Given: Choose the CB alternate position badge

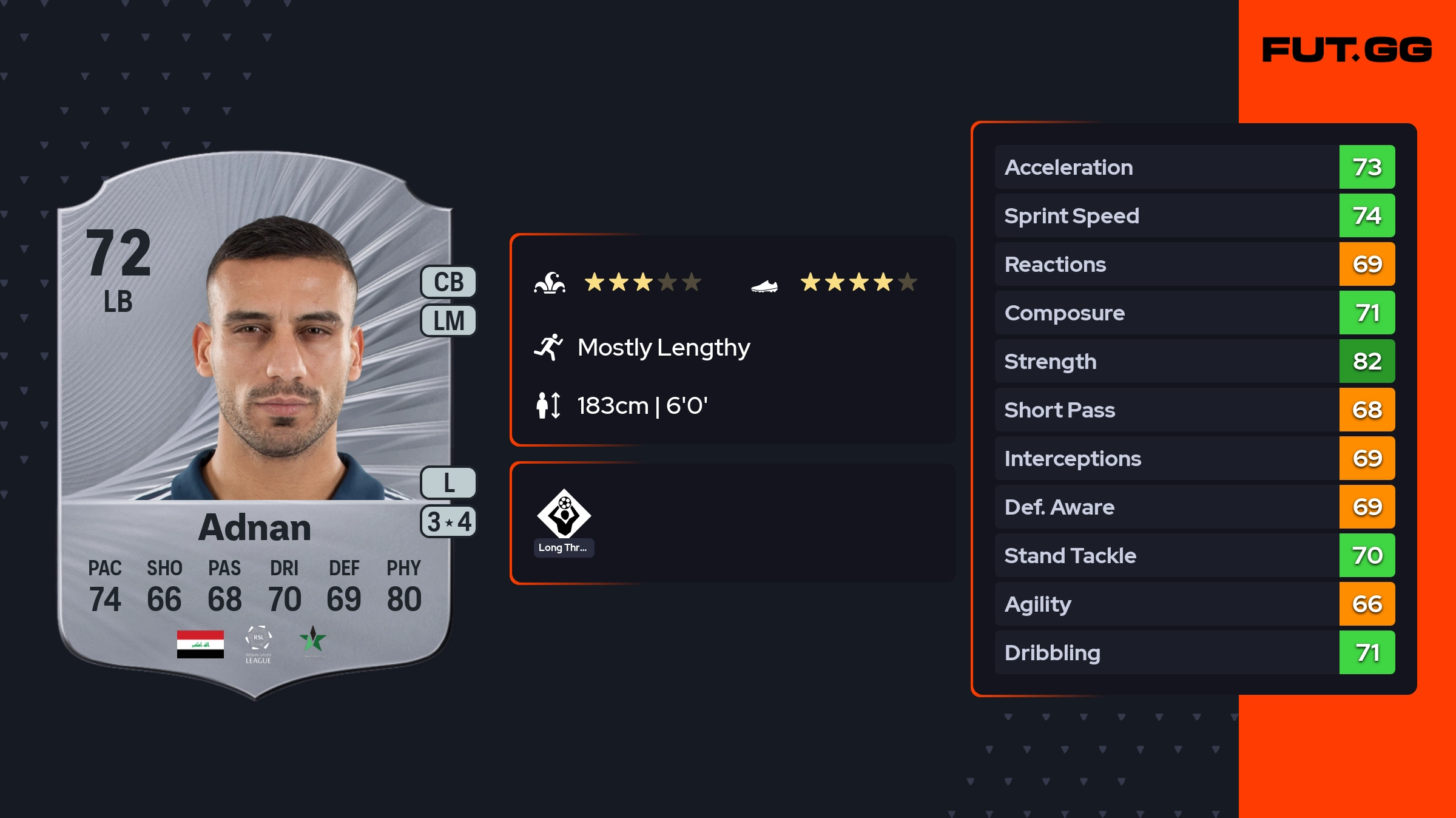Looking at the screenshot, I should coord(448,282).
